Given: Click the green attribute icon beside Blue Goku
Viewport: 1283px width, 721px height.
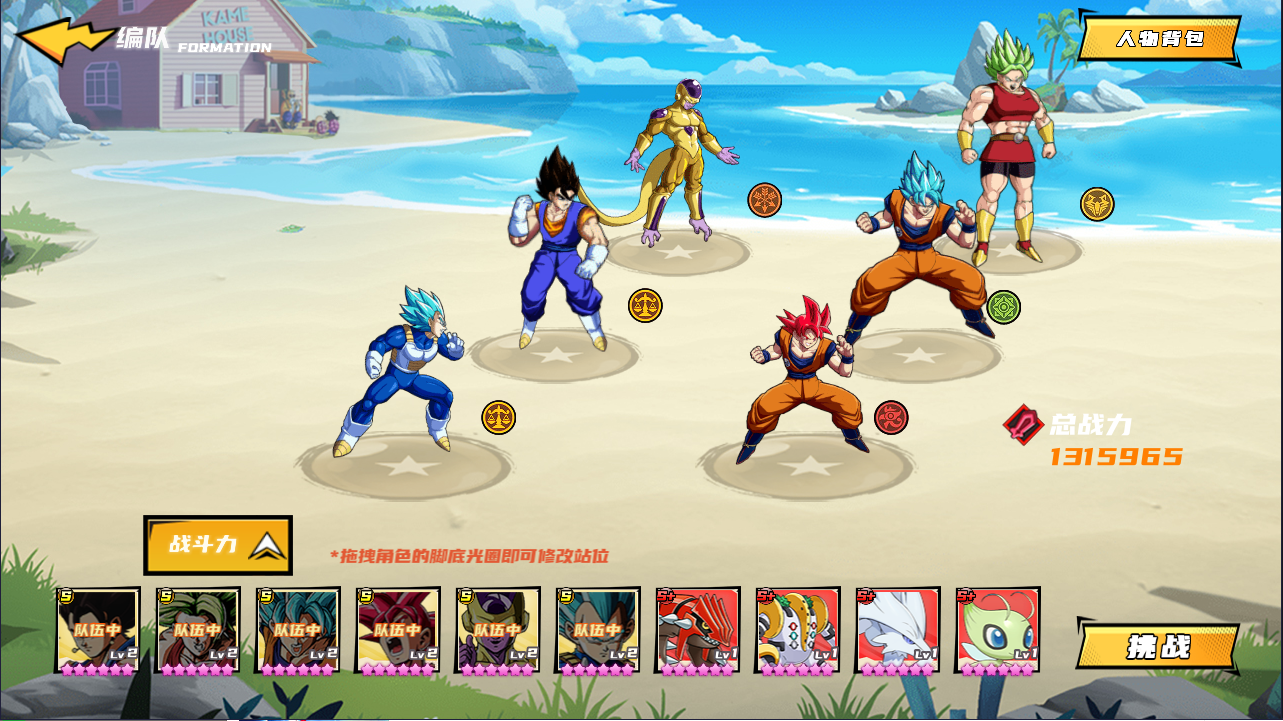Looking at the screenshot, I should pyautogui.click(x=1003, y=307).
